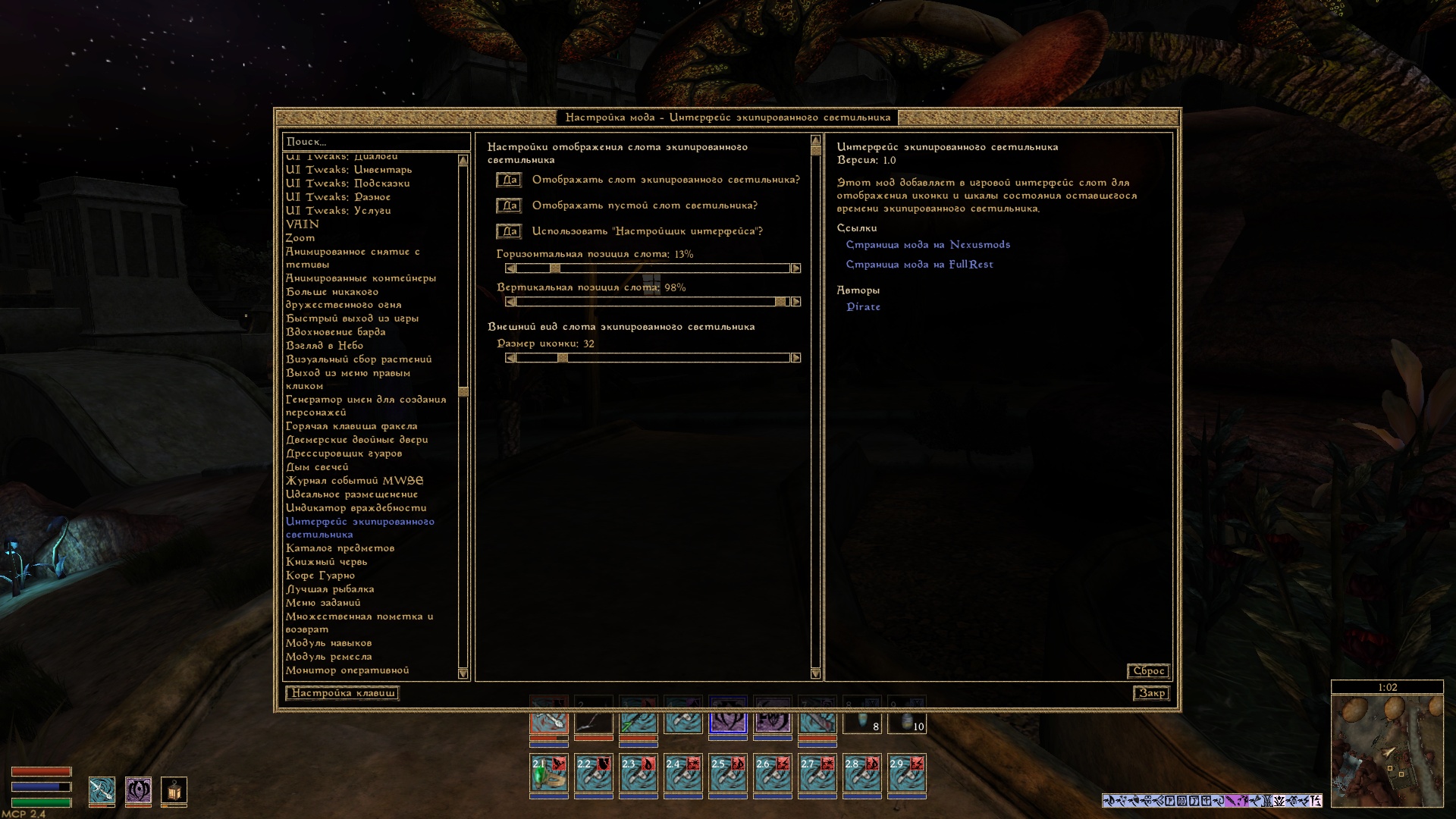Screen dimensions: 1456x819
Task: Click the vertical slot position slider
Action: click(x=652, y=302)
